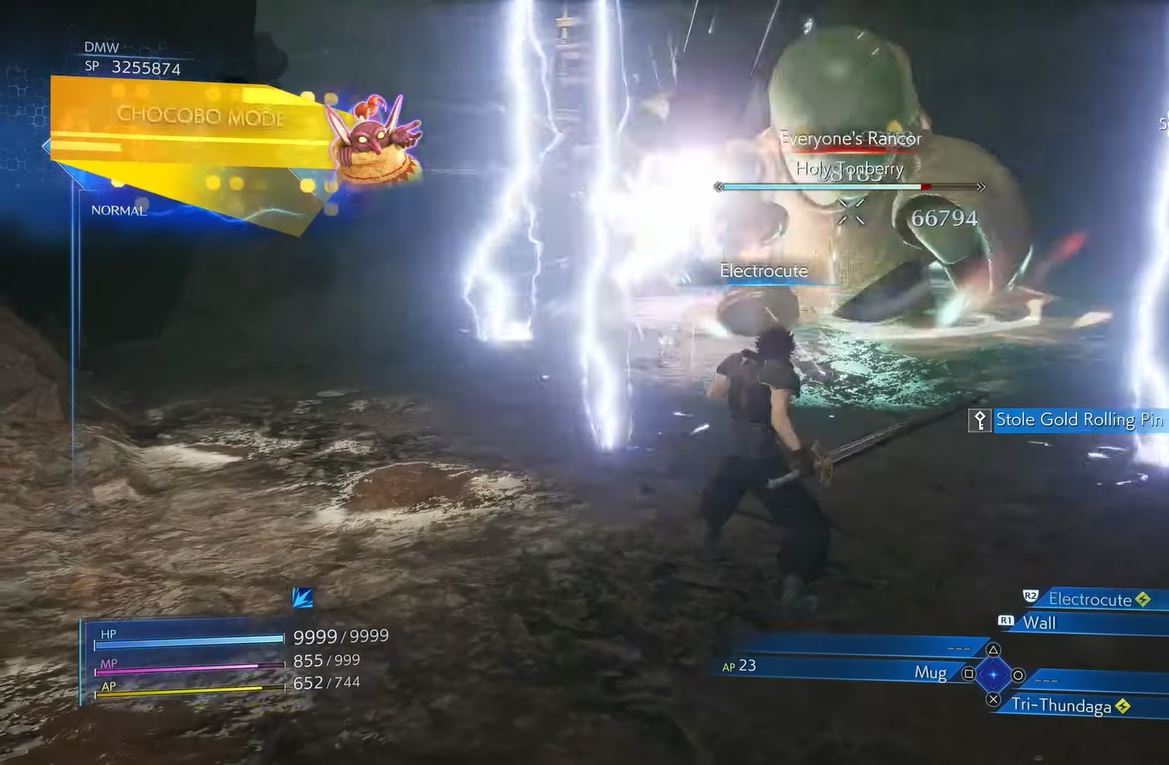Screen dimensions: 1169x765
Task: Cast Tri-Thundaga from the command menu
Action: tap(1070, 705)
